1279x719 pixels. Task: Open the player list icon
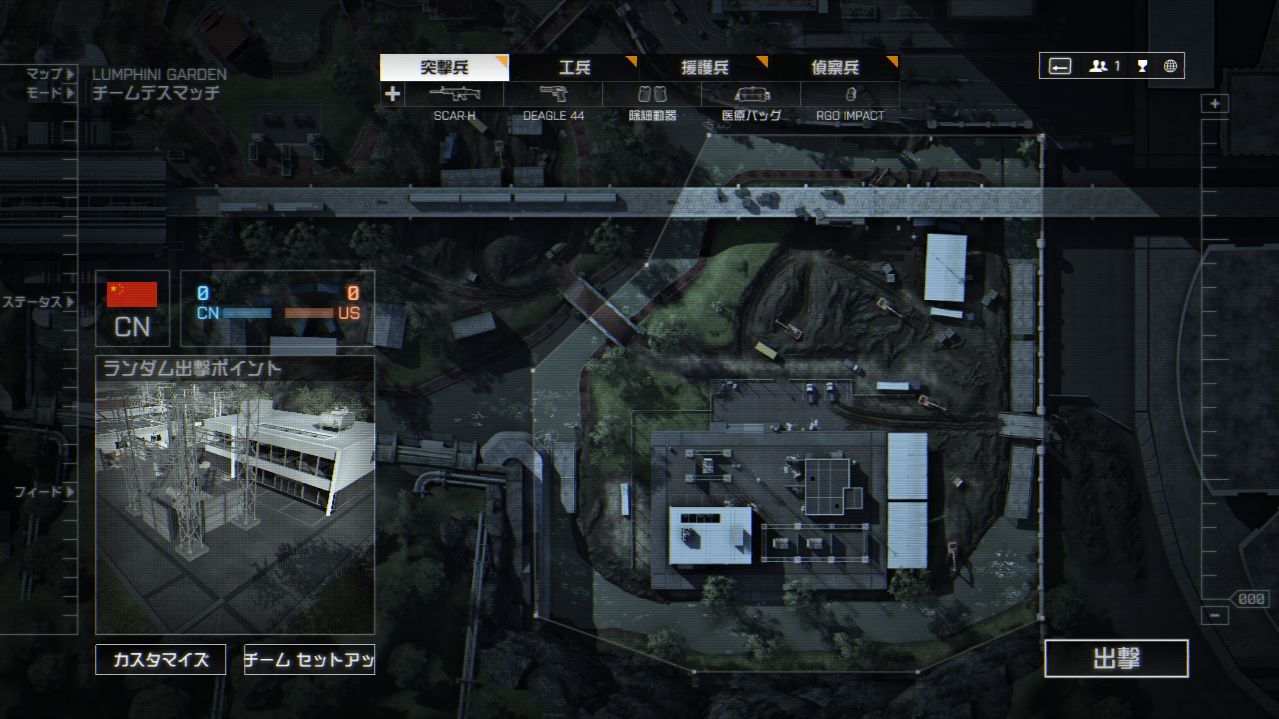point(1104,66)
